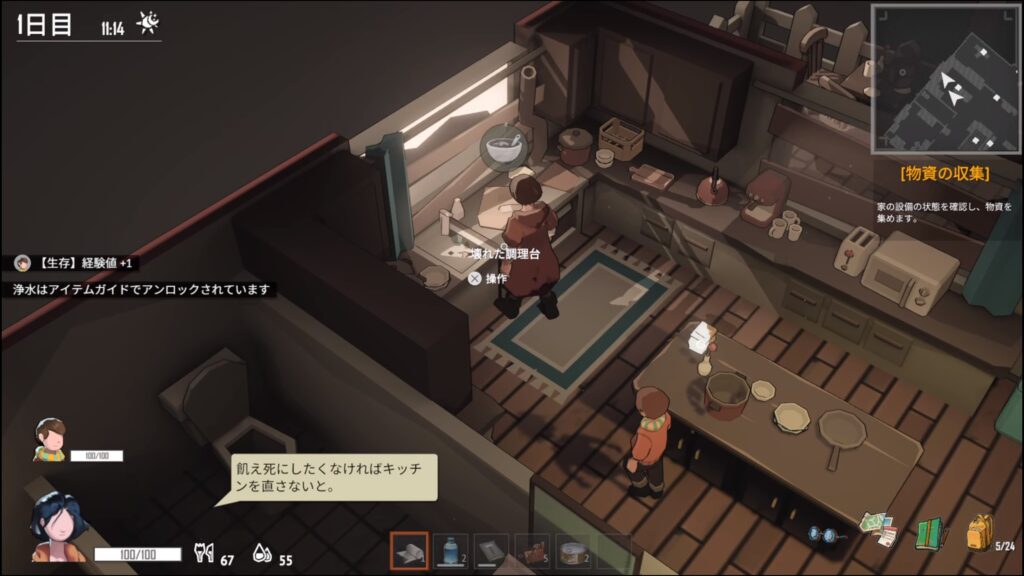The height and width of the screenshot is (576, 1024).
Task: Click the 物資の収集 objective tracker
Action: [944, 174]
